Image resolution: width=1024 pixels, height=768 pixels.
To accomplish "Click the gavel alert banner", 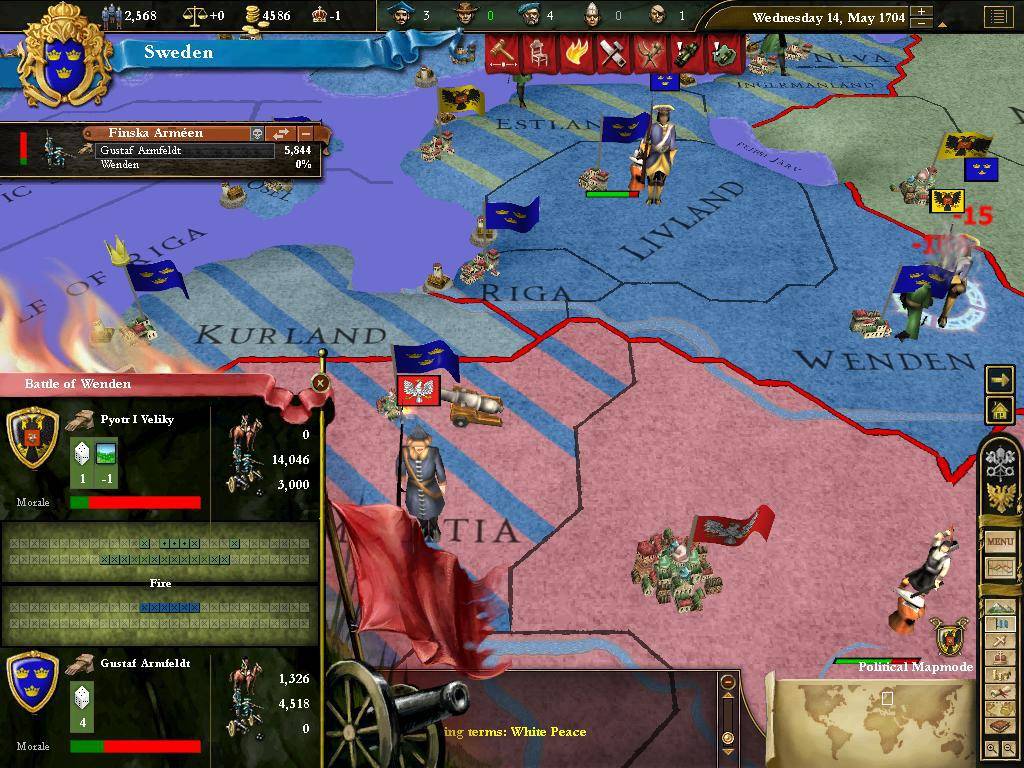I will (501, 53).
